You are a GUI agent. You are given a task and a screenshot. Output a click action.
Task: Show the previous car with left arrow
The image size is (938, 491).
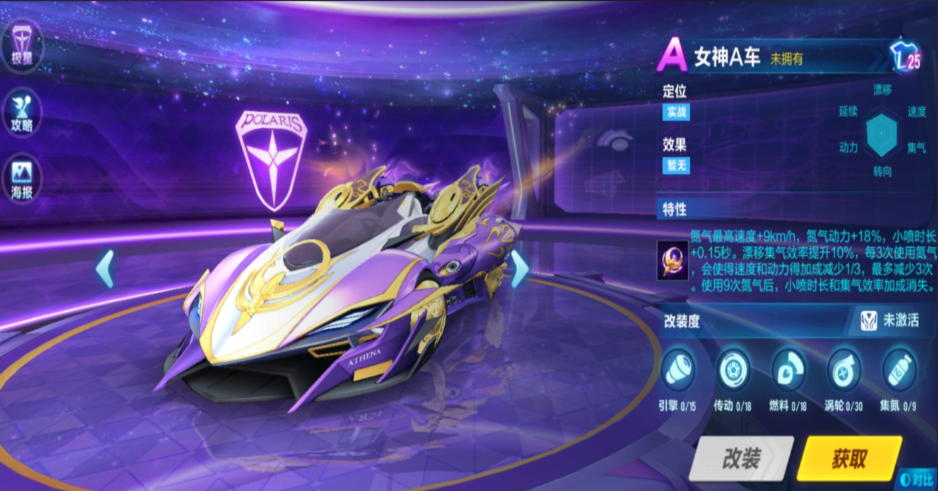[x=105, y=269]
